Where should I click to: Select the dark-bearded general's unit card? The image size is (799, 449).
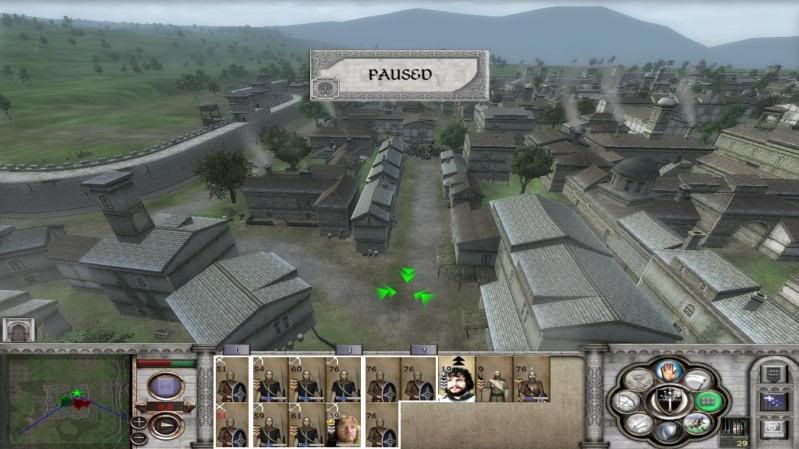click(x=458, y=379)
